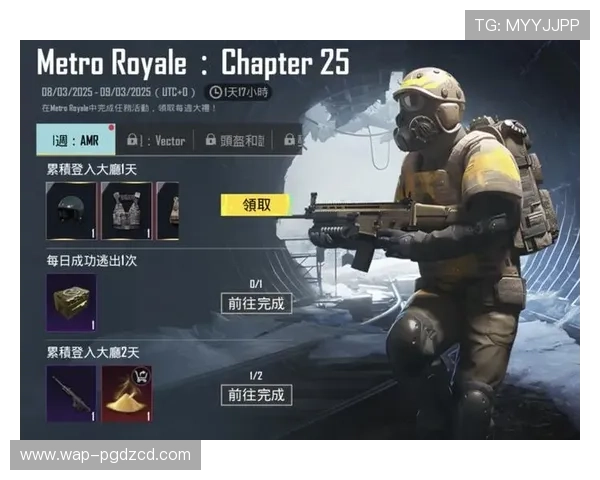Screen dimensions: 600x480
Task: Claim the login reward with yellow 領取 button
Action: tap(254, 204)
